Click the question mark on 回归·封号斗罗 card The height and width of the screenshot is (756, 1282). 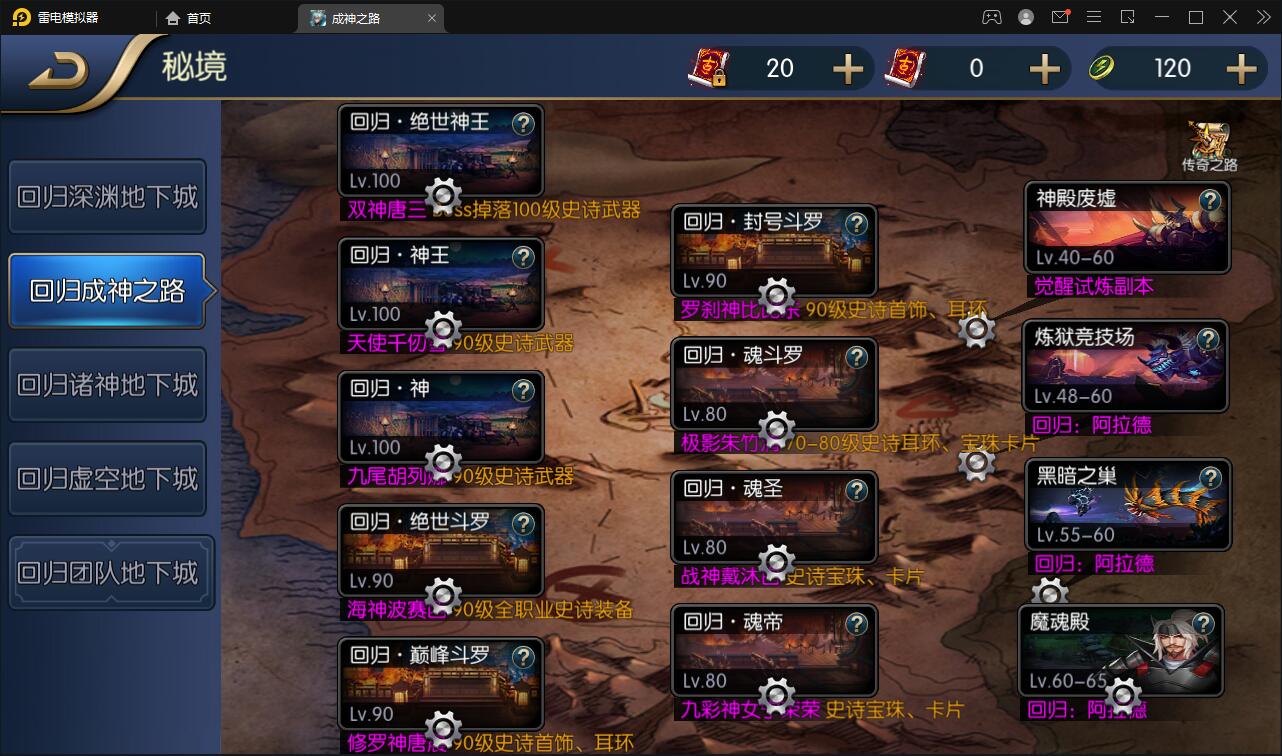pos(857,224)
